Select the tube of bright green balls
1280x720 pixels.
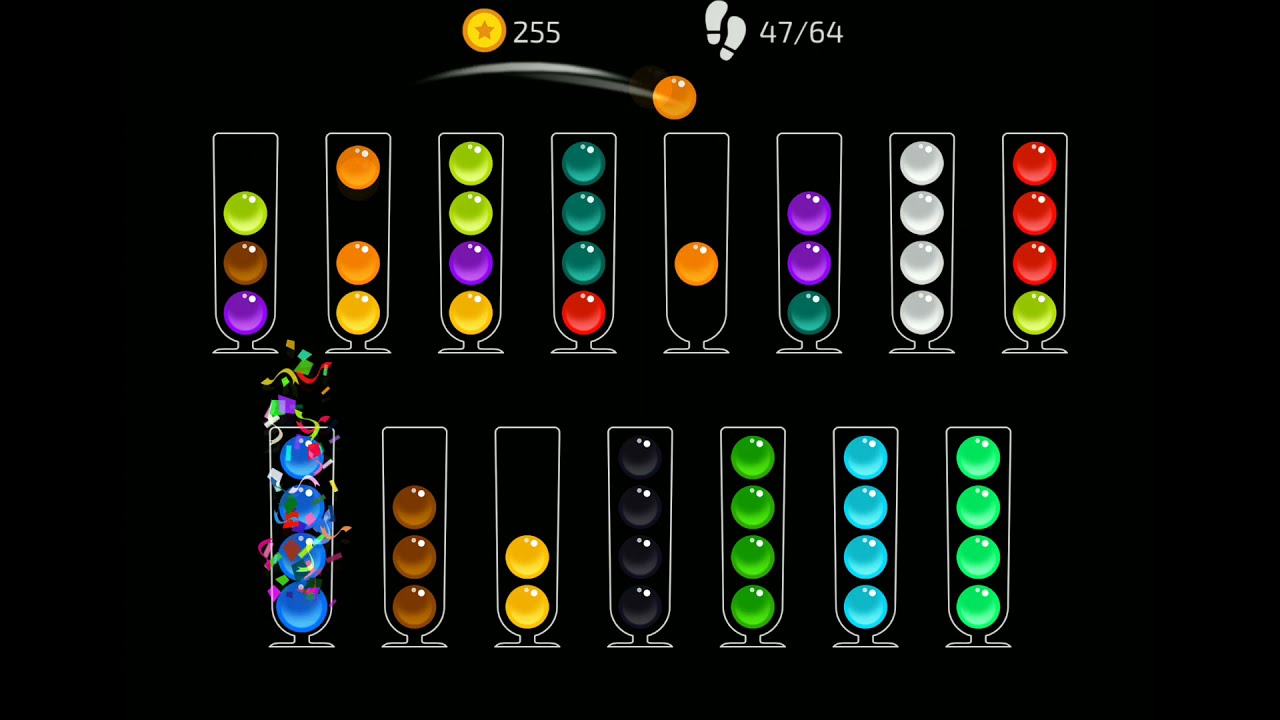[753, 535]
